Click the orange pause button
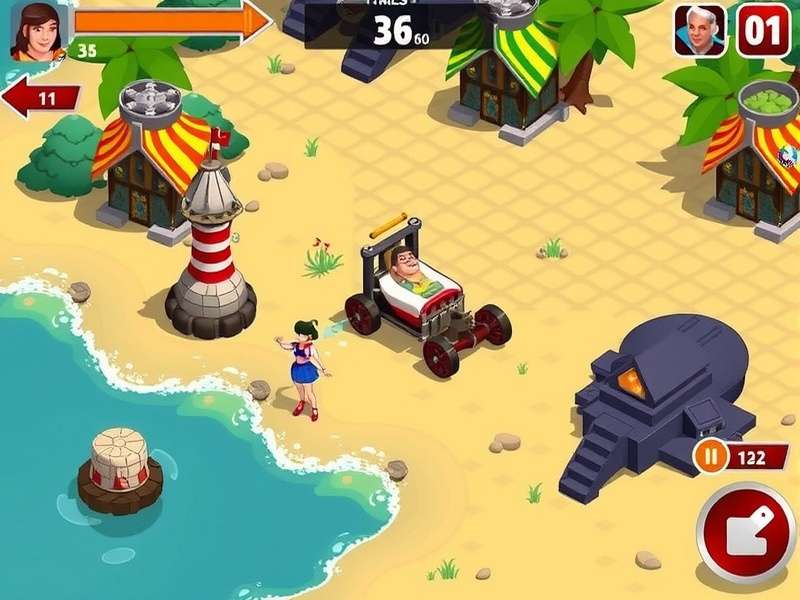This screenshot has height=600, width=800. pyautogui.click(x=711, y=457)
